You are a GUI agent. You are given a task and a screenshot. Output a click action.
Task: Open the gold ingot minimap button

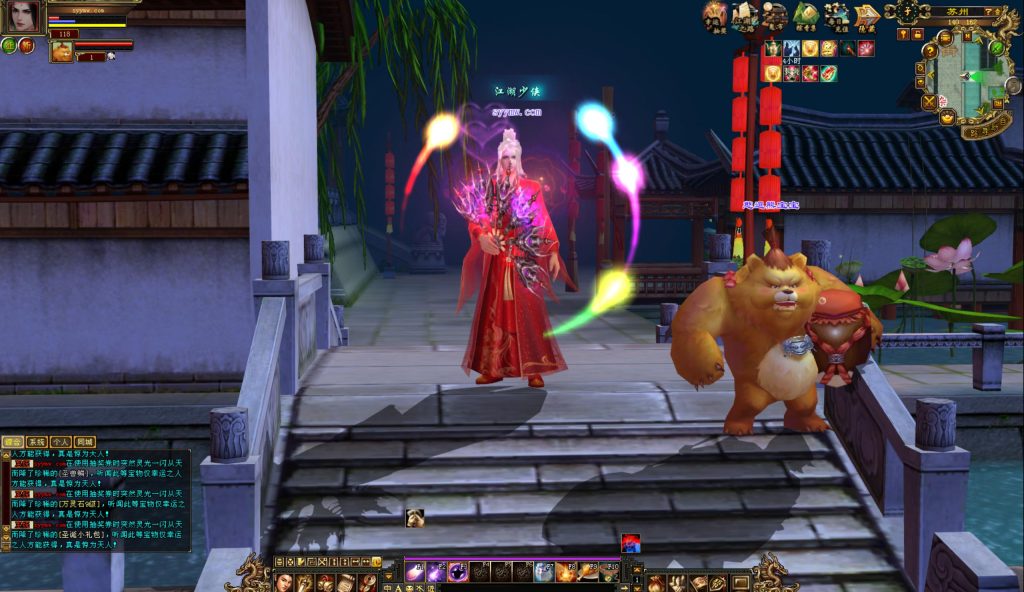click(946, 118)
